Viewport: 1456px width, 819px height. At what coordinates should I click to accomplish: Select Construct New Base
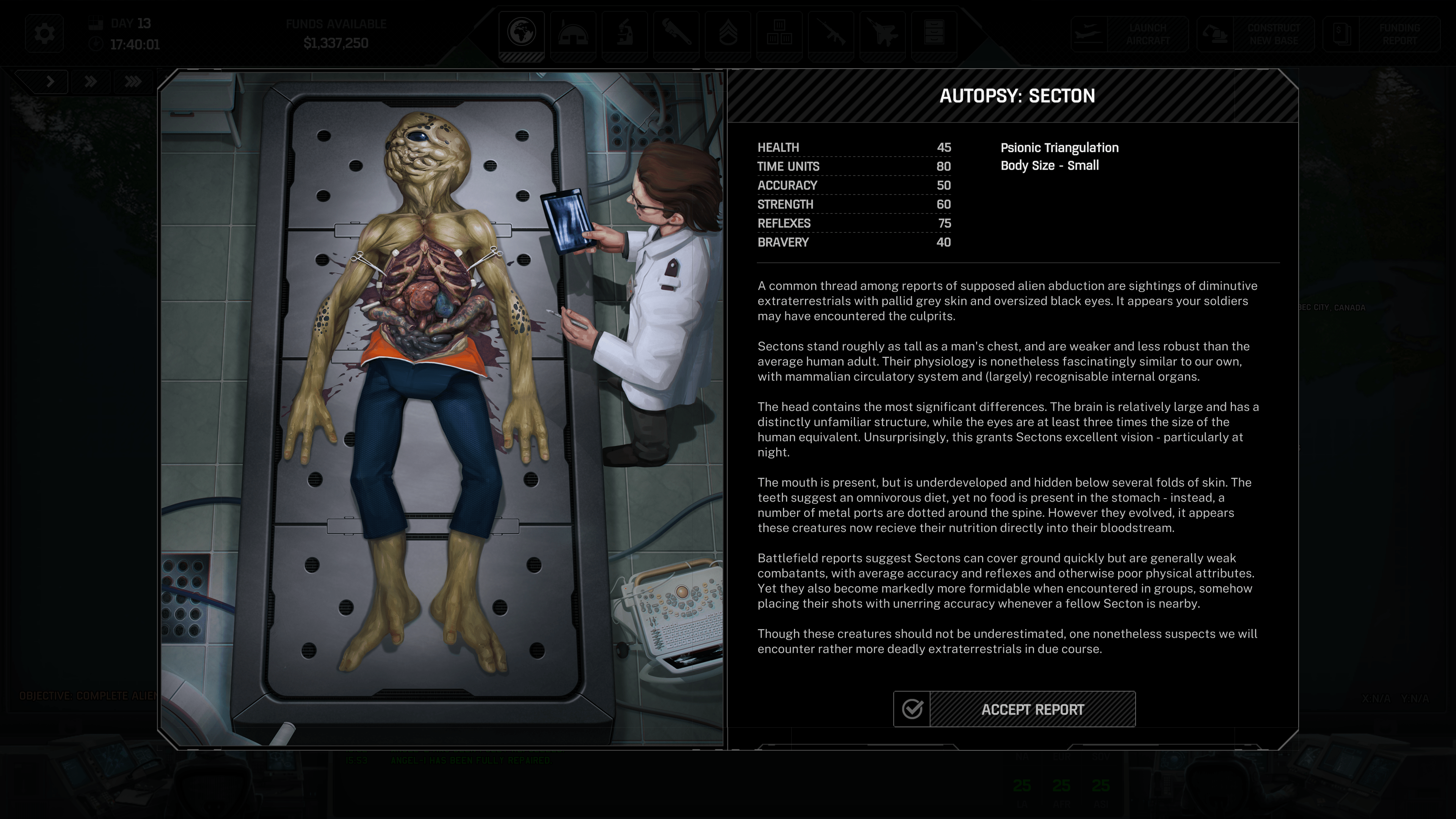[x=1255, y=35]
